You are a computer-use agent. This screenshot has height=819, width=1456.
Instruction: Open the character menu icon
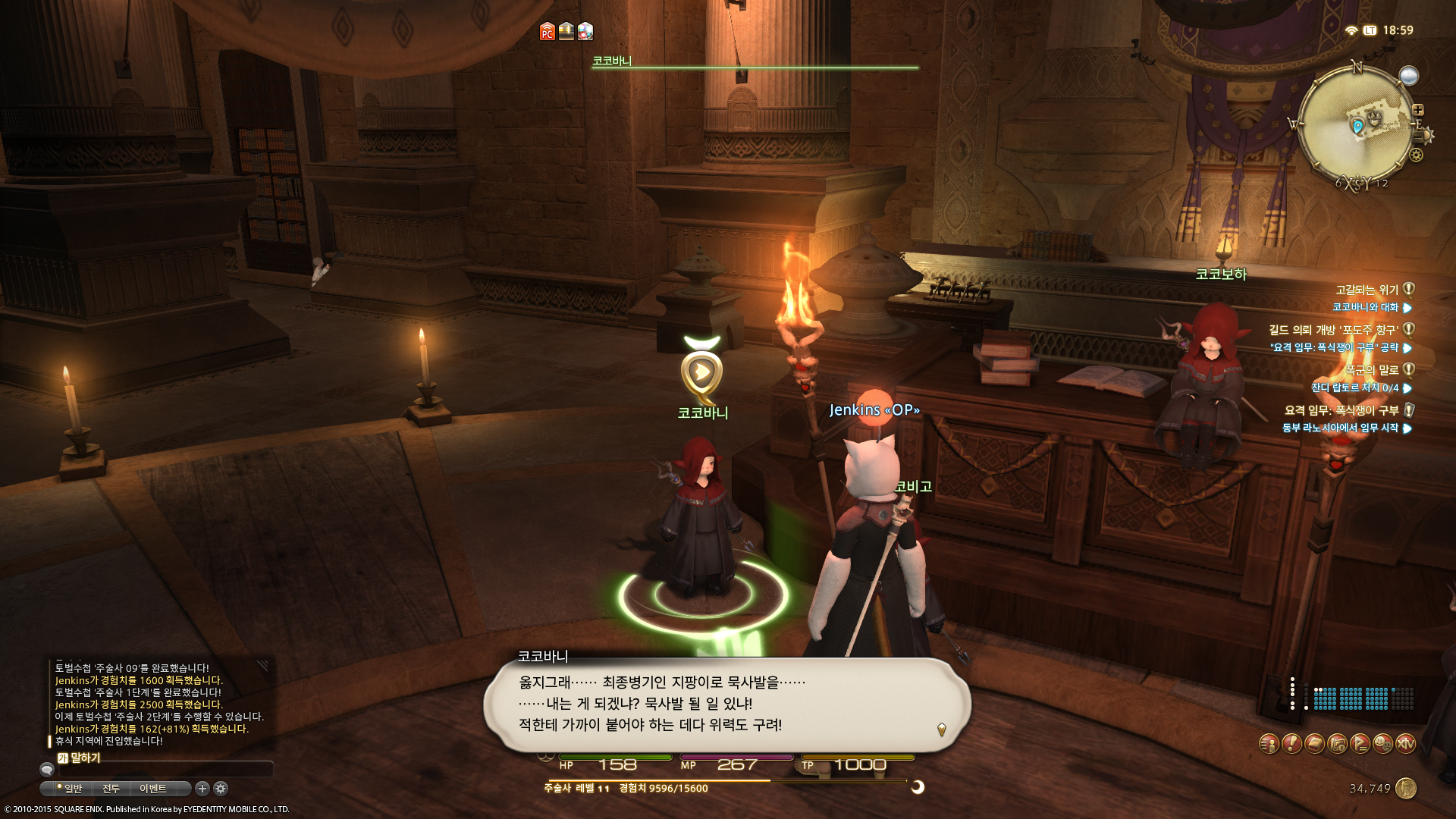(x=1269, y=744)
